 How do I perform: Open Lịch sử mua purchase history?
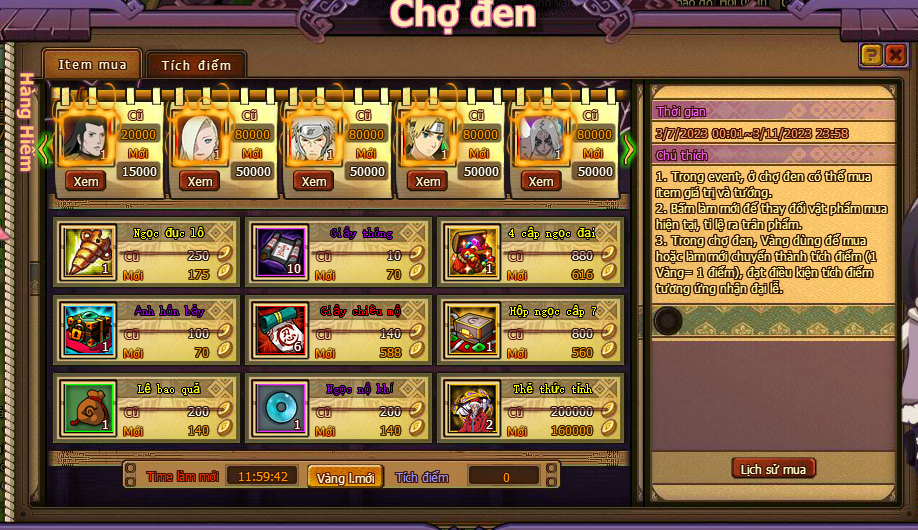coord(773,468)
